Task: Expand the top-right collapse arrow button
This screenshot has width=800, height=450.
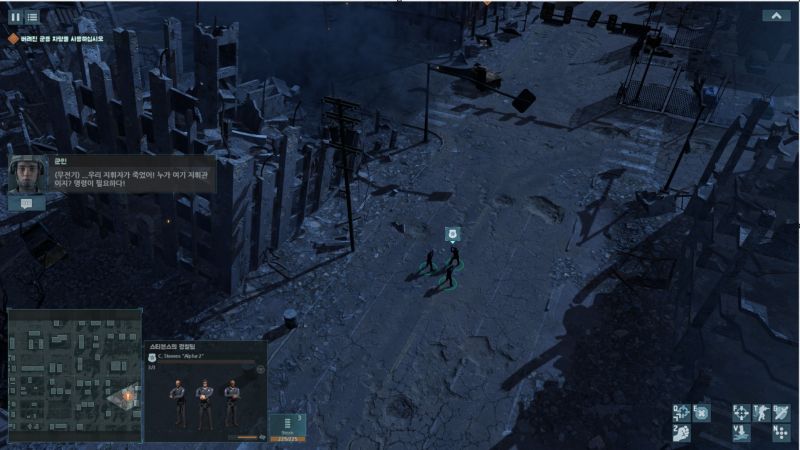Action: (x=776, y=16)
